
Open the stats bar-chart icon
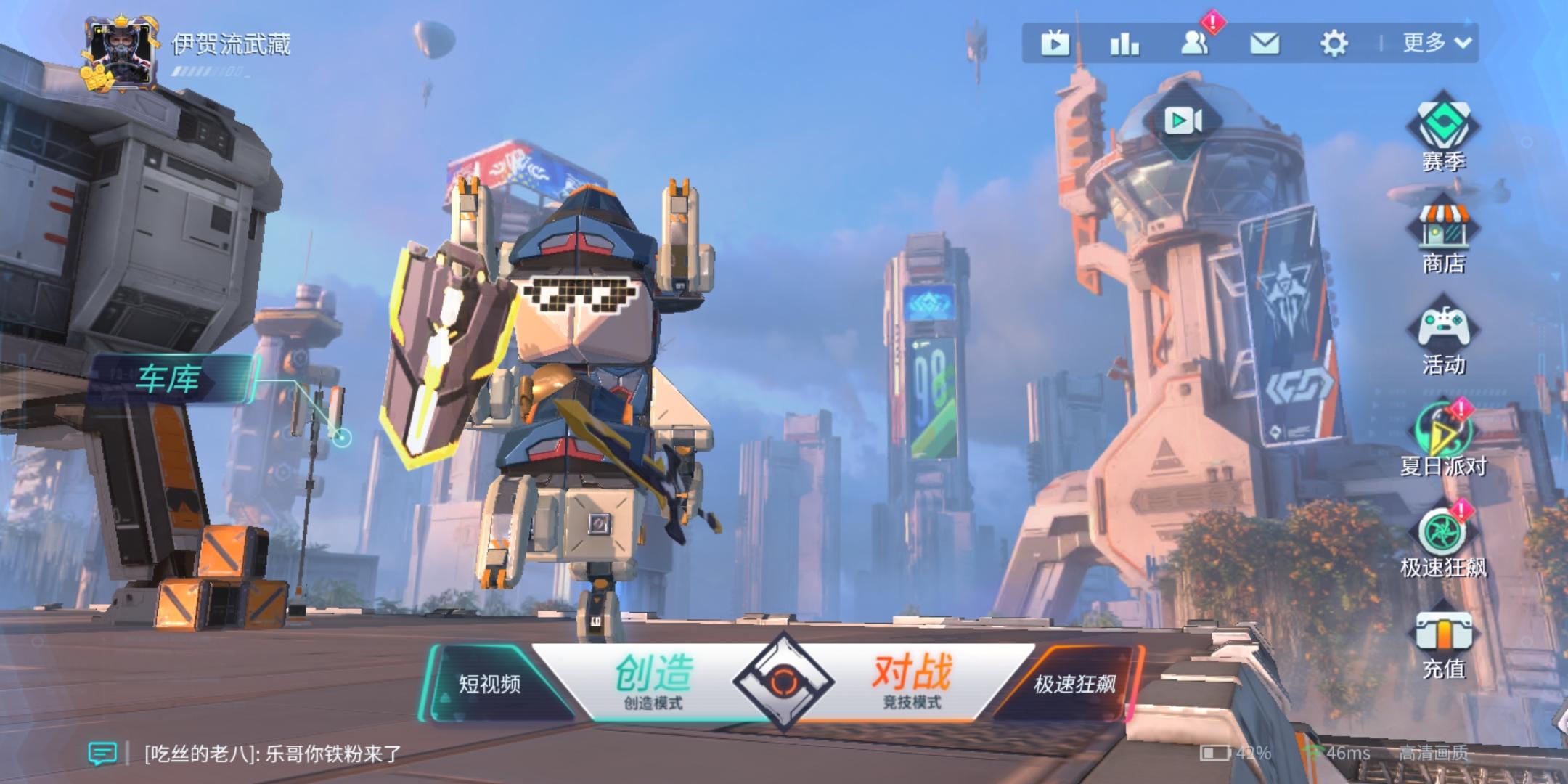click(x=1124, y=44)
